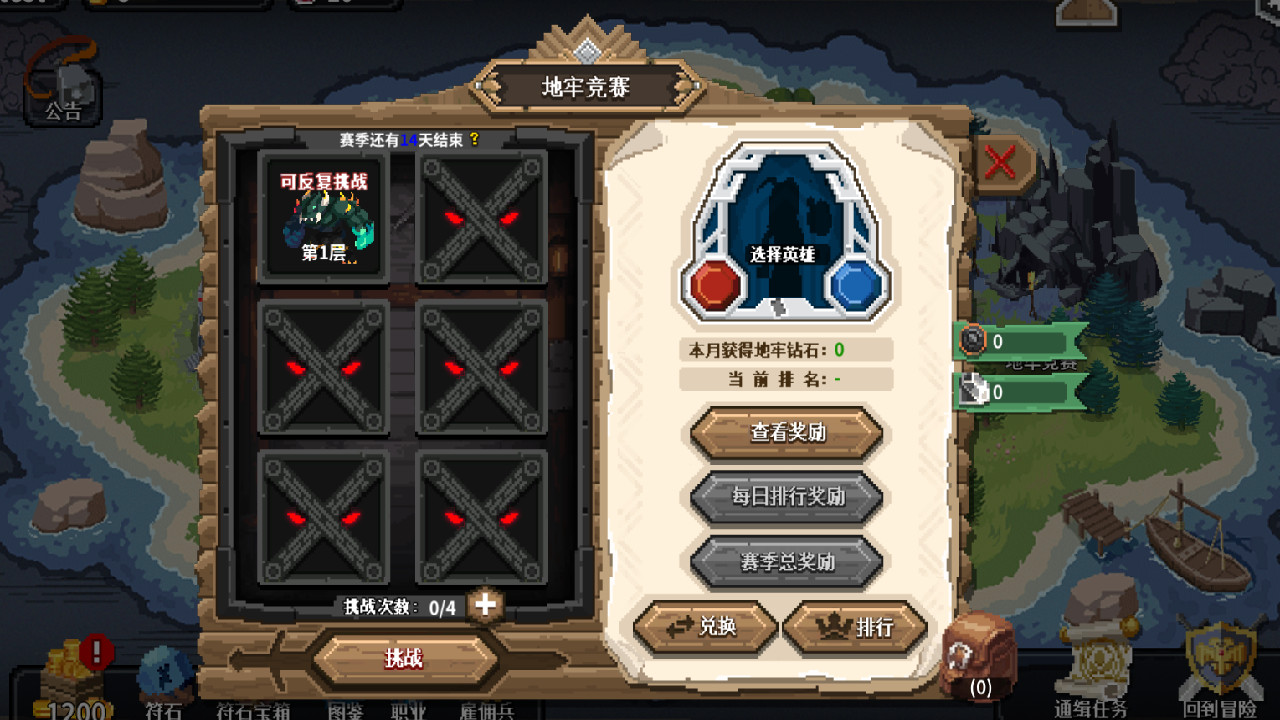Click the blue gem on the hero portal
Screen dimensions: 1280x720
click(855, 284)
